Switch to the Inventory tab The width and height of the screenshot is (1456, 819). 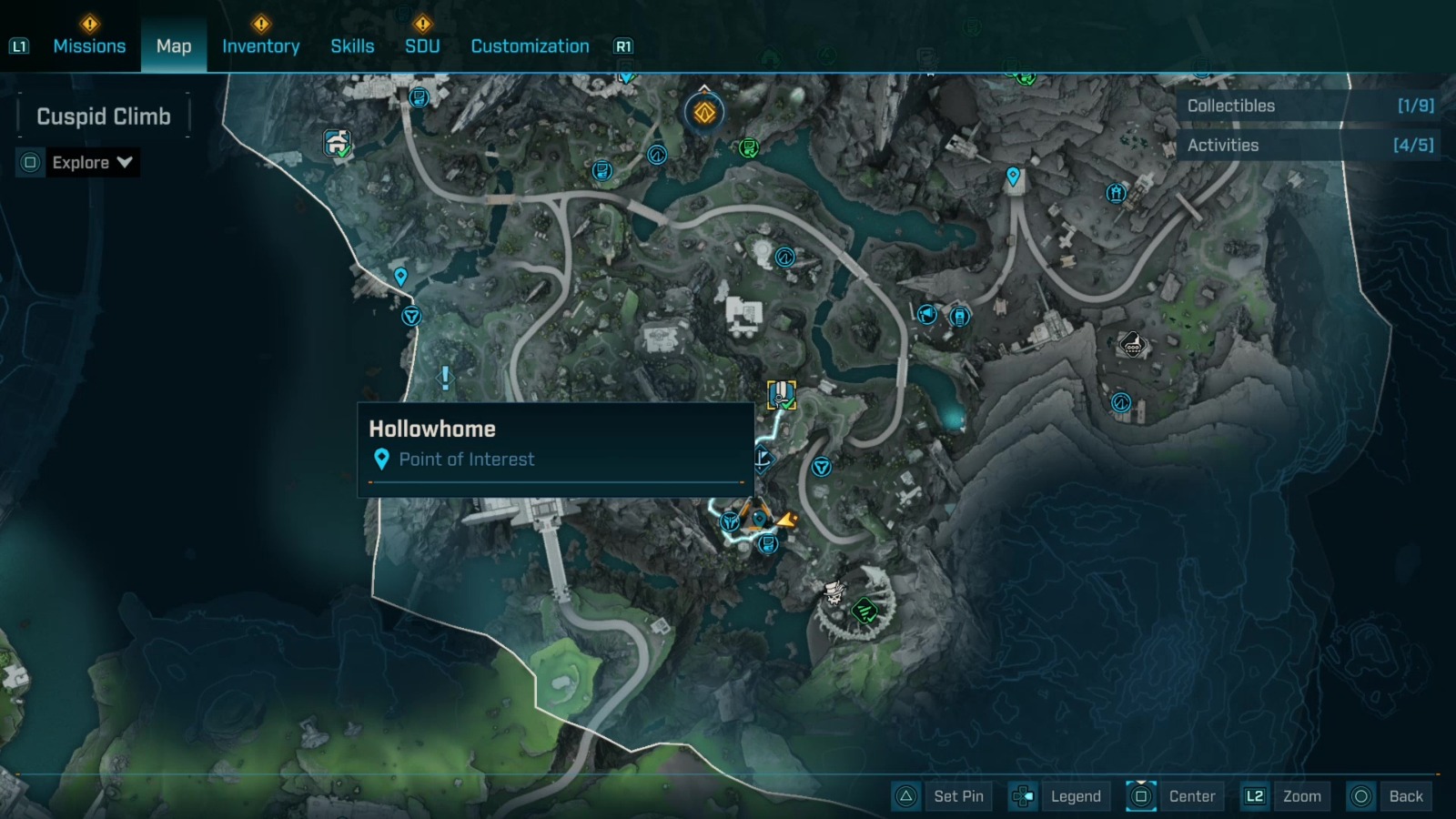[x=261, y=45]
